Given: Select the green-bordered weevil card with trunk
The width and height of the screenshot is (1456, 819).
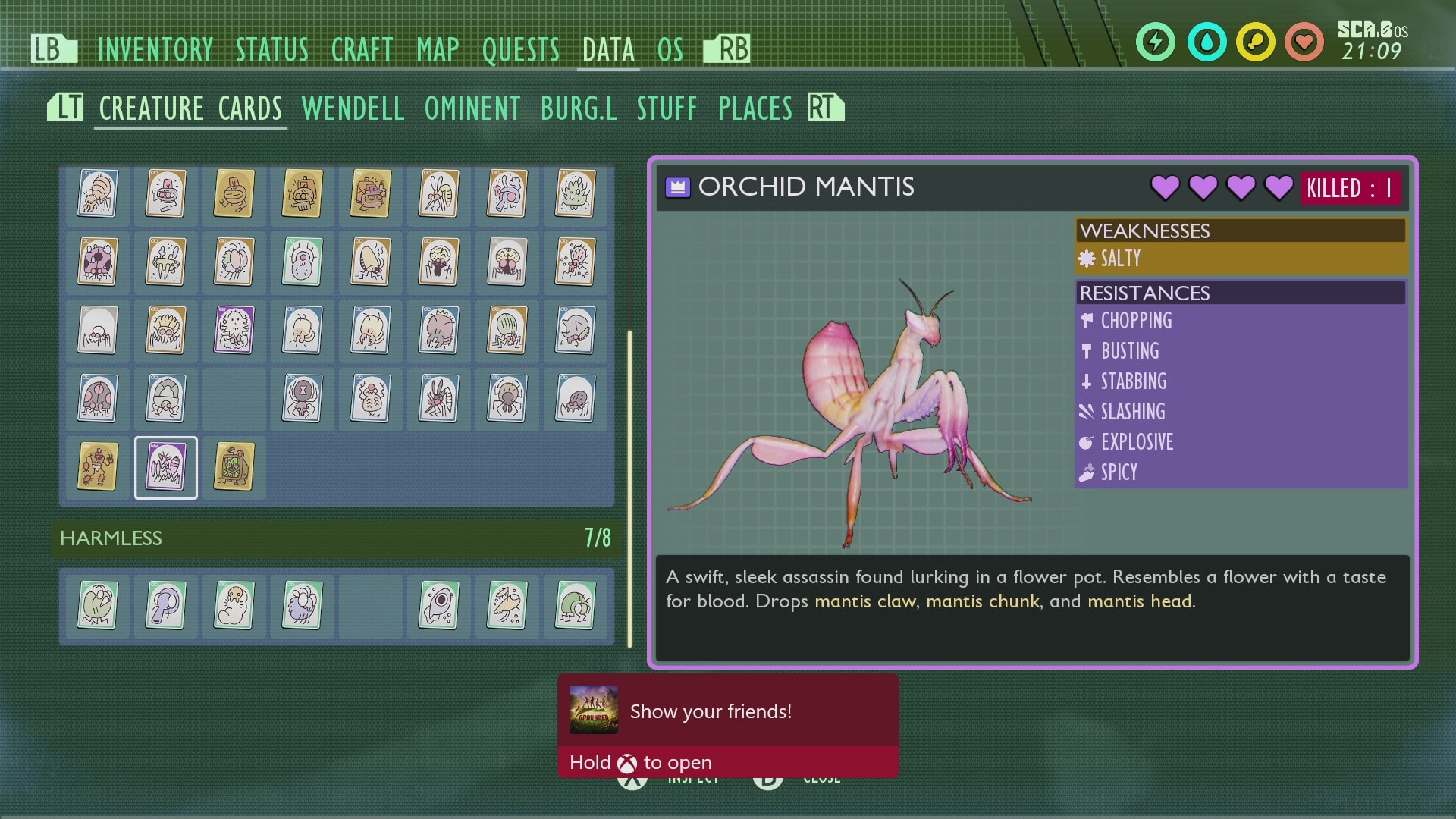Looking at the screenshot, I should click(x=166, y=605).
